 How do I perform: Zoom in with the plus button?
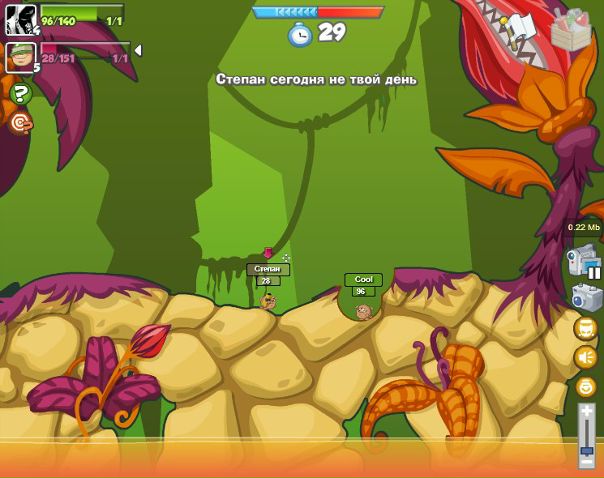(x=586, y=412)
